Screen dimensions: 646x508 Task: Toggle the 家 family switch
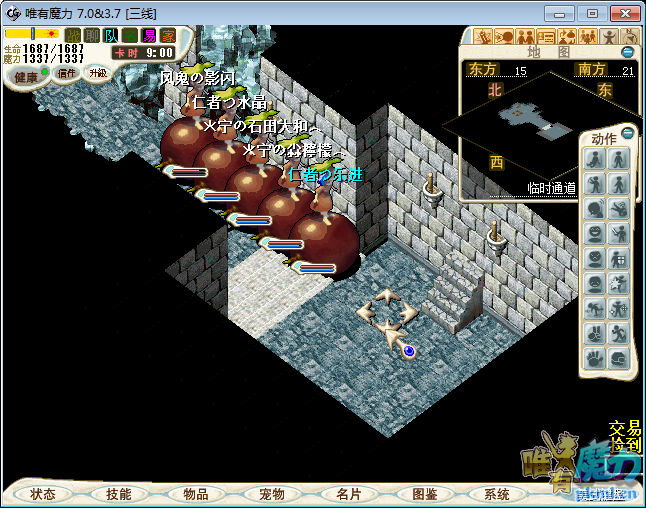tap(168, 35)
